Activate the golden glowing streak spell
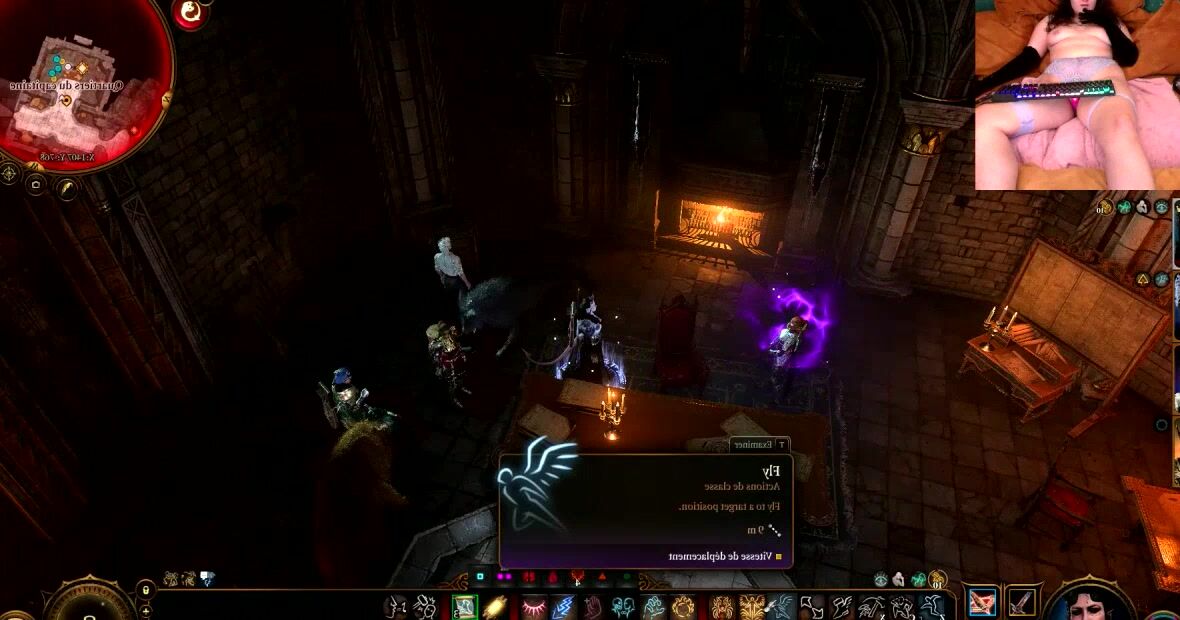This screenshot has width=1180, height=620. [x=495, y=607]
